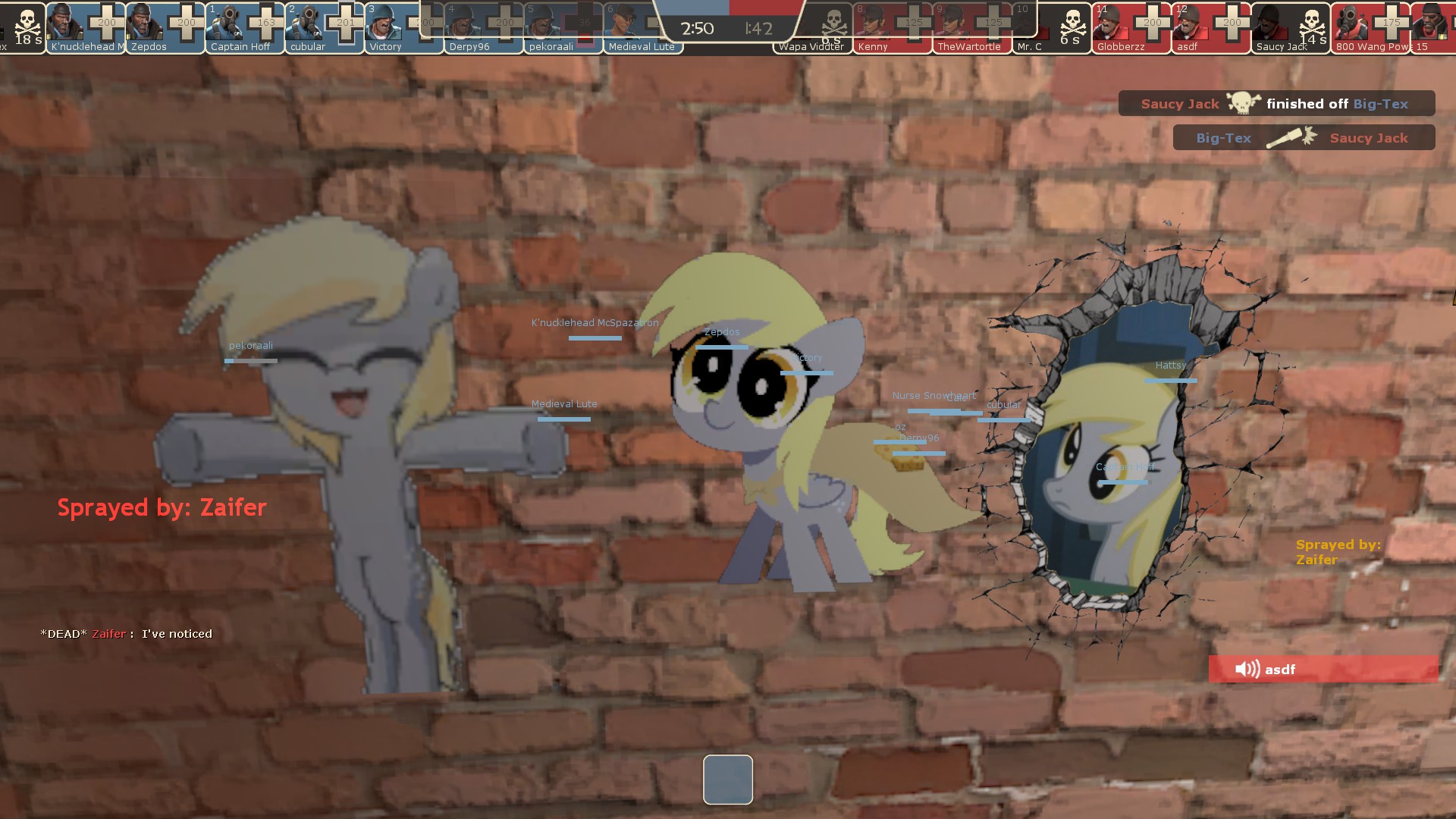Click the asdf voice chat indicator
The height and width of the screenshot is (819, 1456).
pos(1323,669)
